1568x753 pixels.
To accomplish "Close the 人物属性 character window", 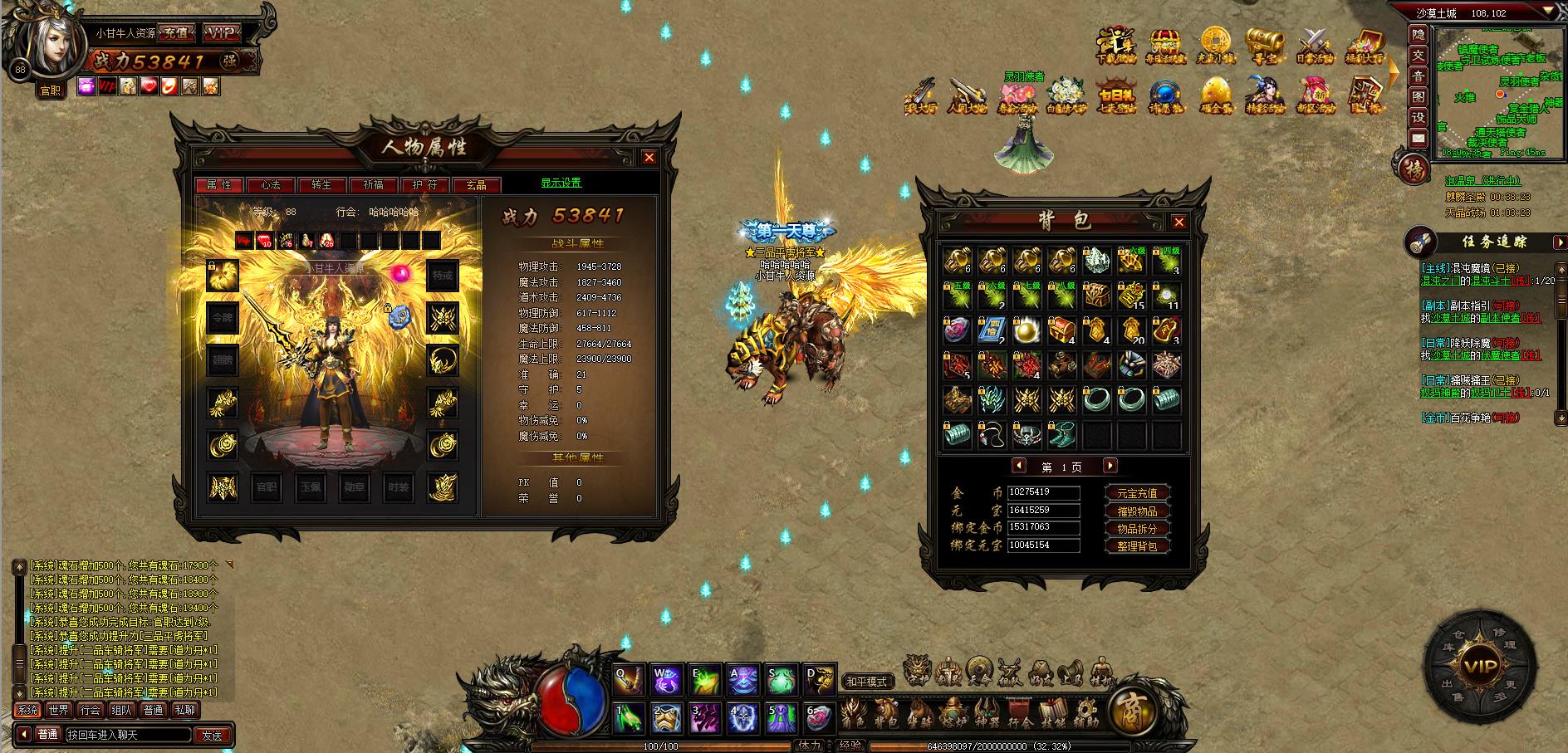I will pos(649,158).
